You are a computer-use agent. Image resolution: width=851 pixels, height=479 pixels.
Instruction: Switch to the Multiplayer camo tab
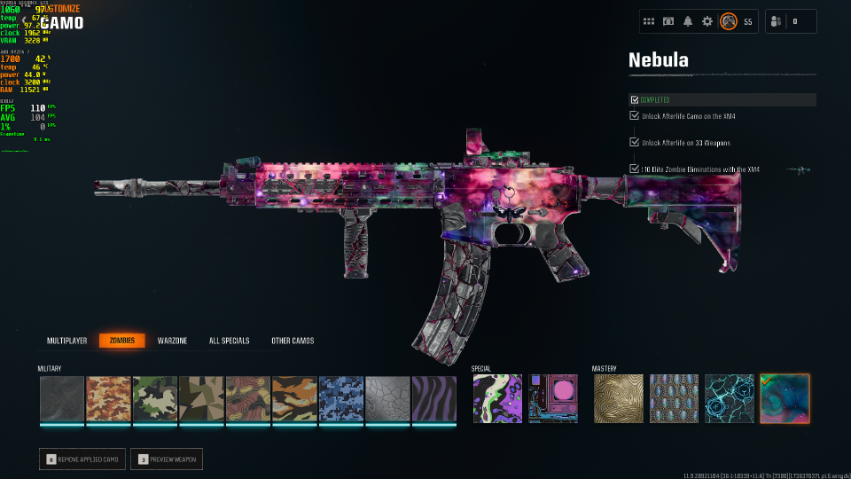[67, 341]
